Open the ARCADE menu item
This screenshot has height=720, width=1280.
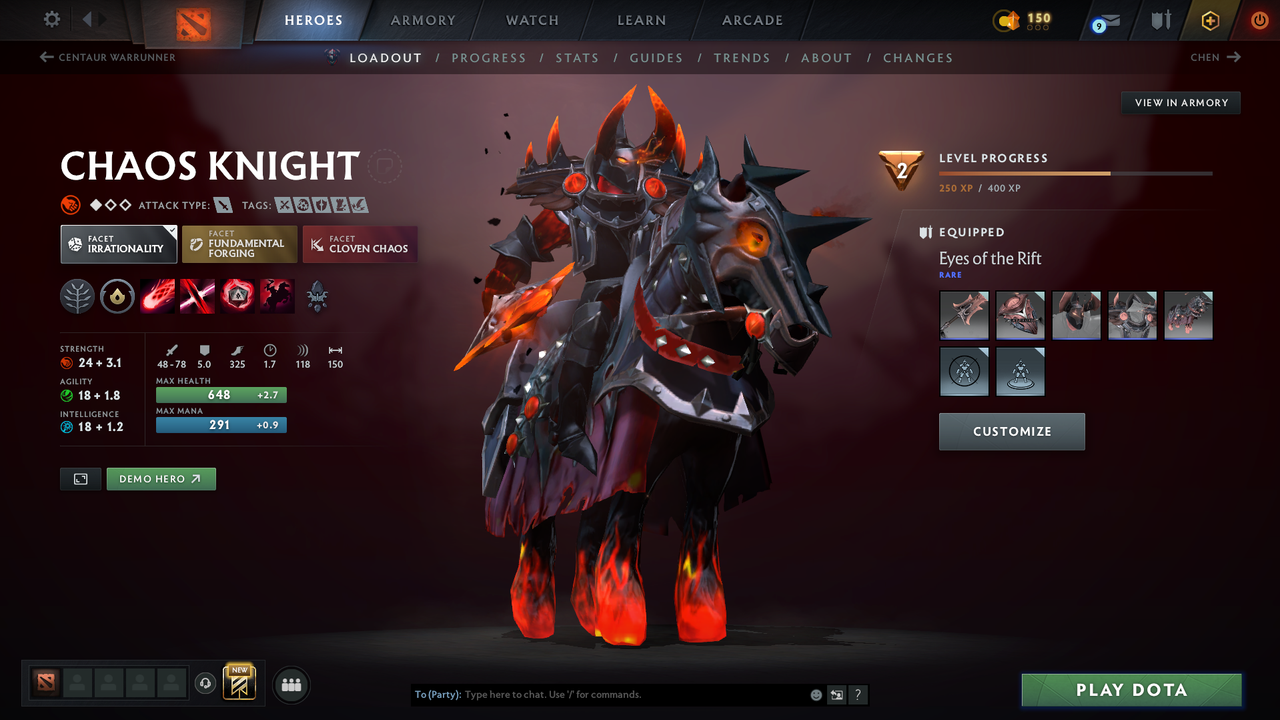(x=751, y=20)
